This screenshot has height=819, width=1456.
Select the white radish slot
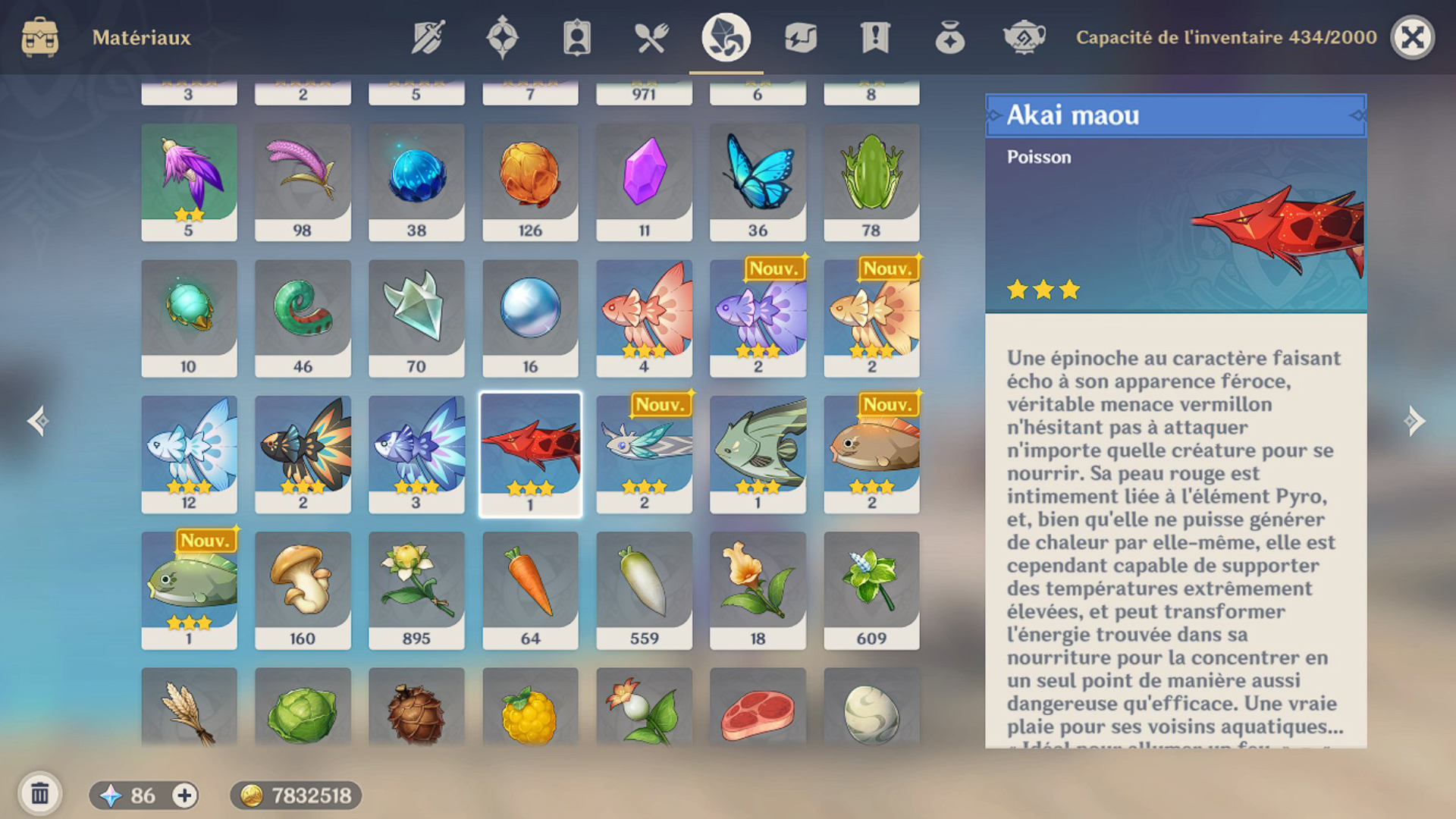tap(644, 590)
